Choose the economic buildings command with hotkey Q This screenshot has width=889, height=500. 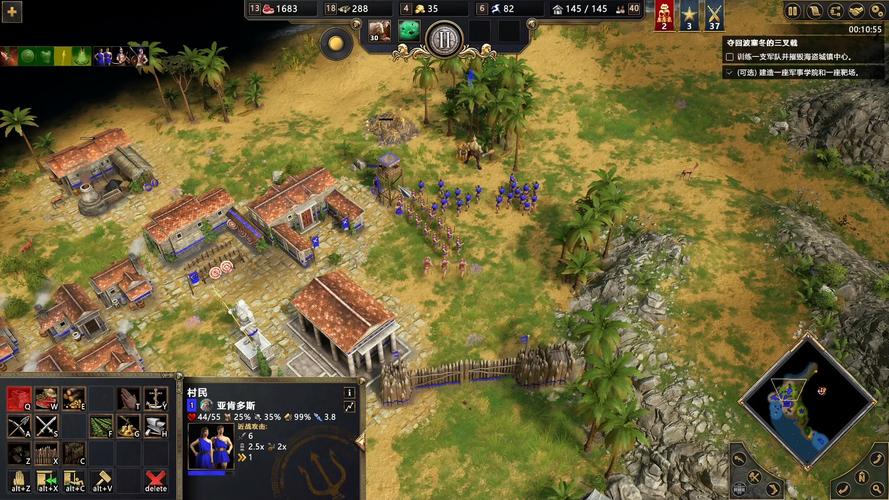pyautogui.click(x=19, y=399)
